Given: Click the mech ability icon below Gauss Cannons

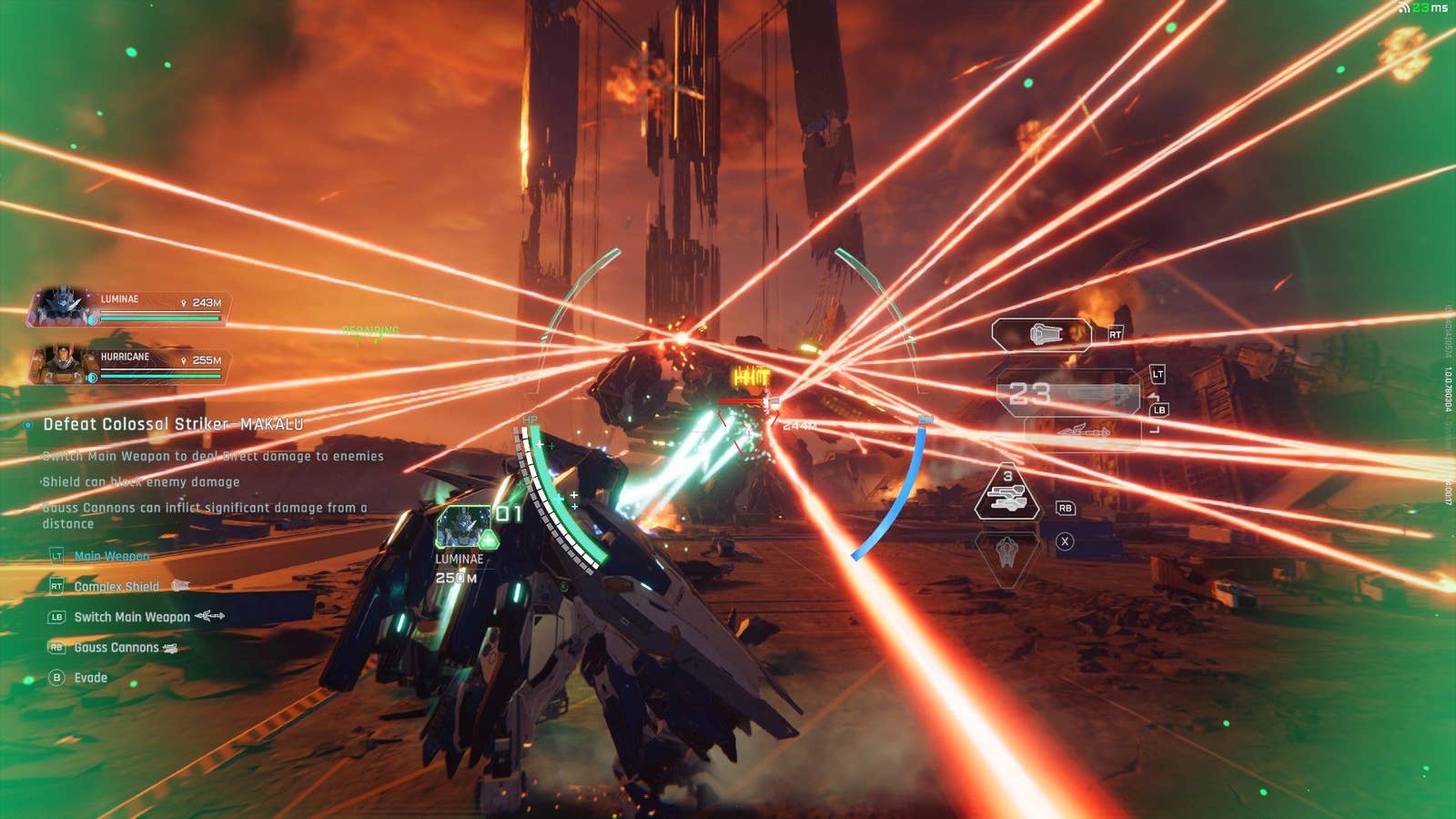Looking at the screenshot, I should point(1006,551).
